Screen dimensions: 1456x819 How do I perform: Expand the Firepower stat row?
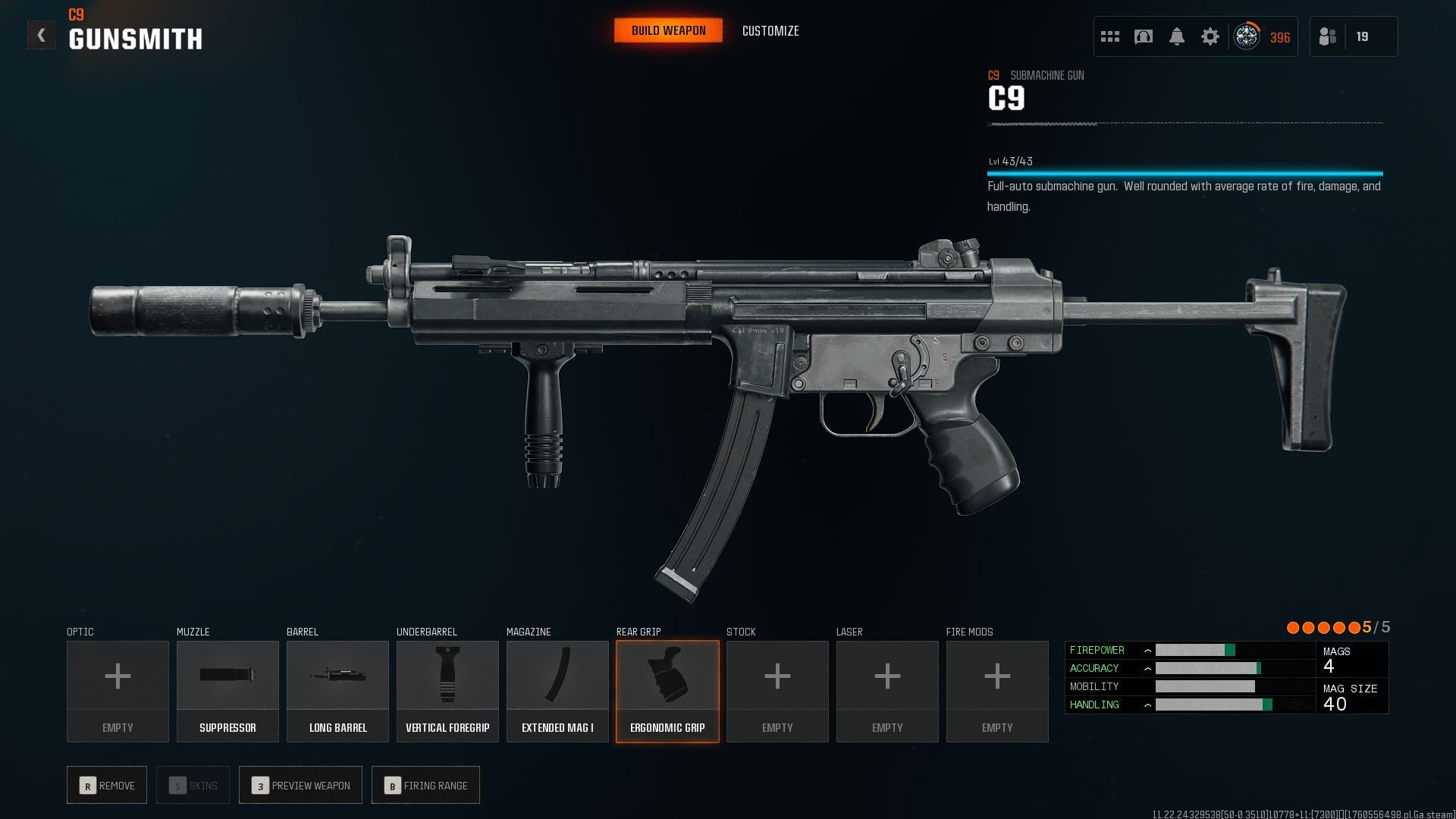(x=1147, y=651)
